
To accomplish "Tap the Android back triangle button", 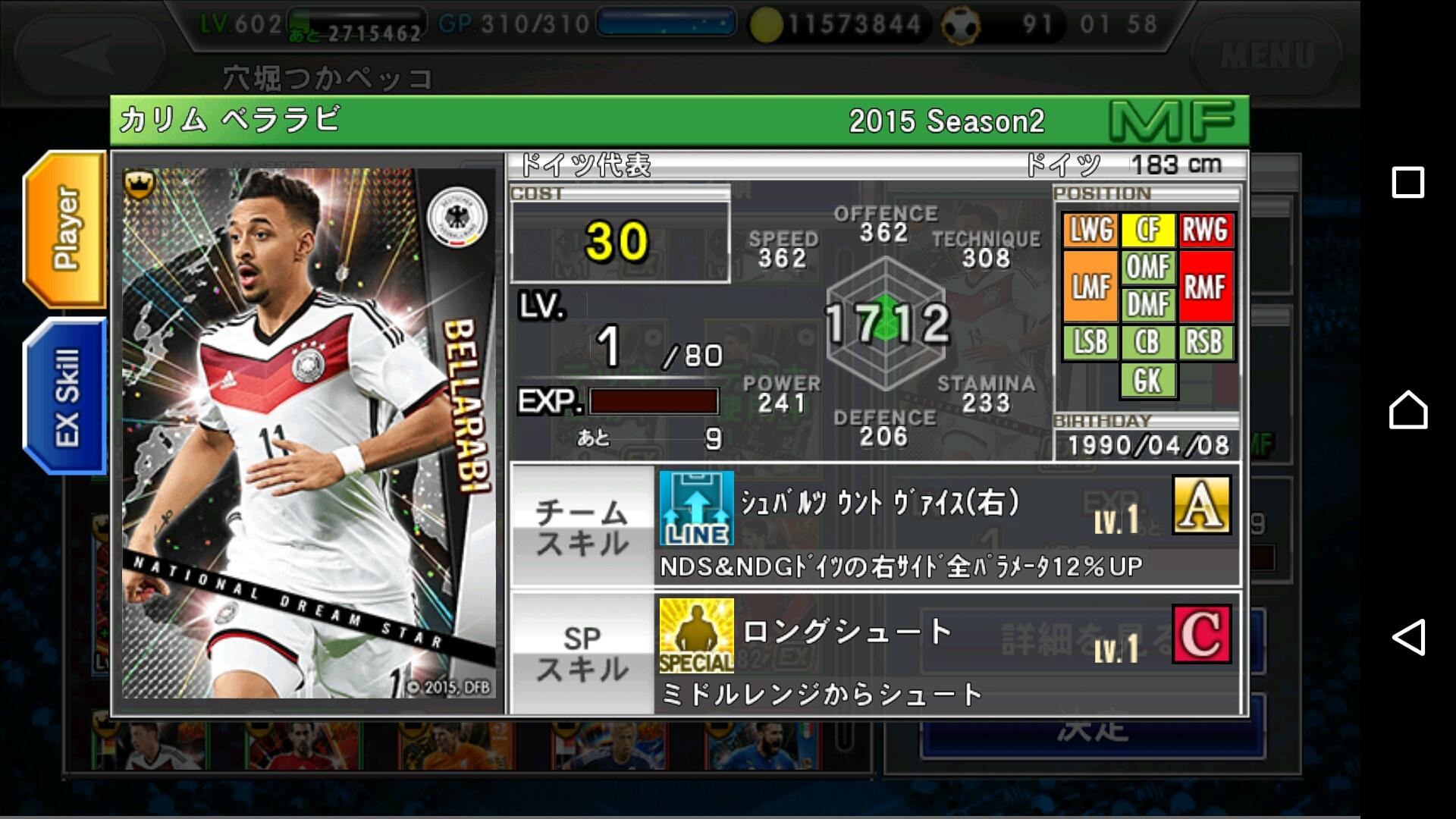I will (x=1407, y=637).
